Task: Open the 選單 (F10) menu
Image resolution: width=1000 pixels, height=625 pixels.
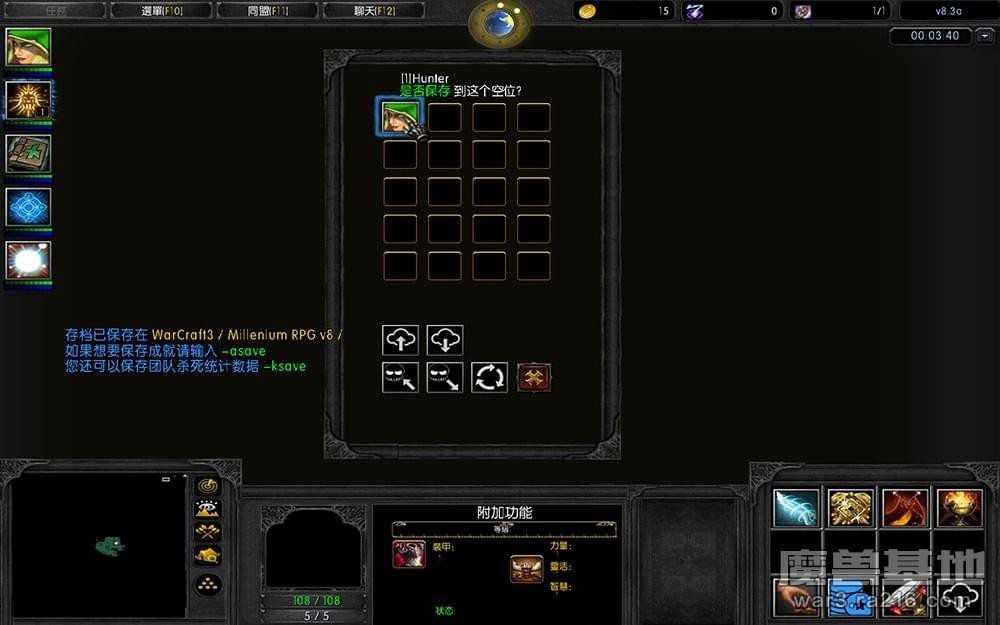Action: point(160,11)
